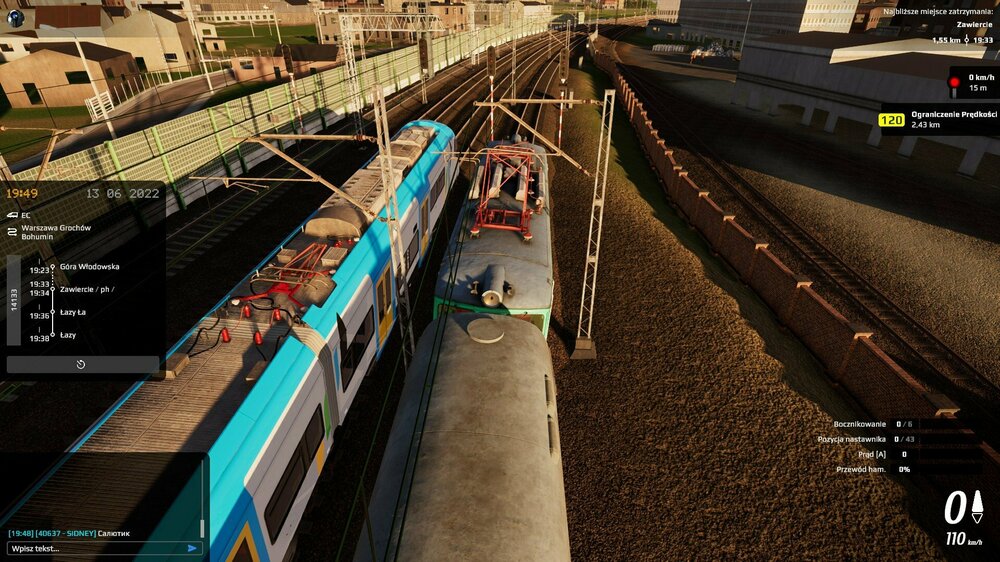Click the chat scrollbar handle
Viewport: 1000px width, 562px height.
[x=203, y=527]
